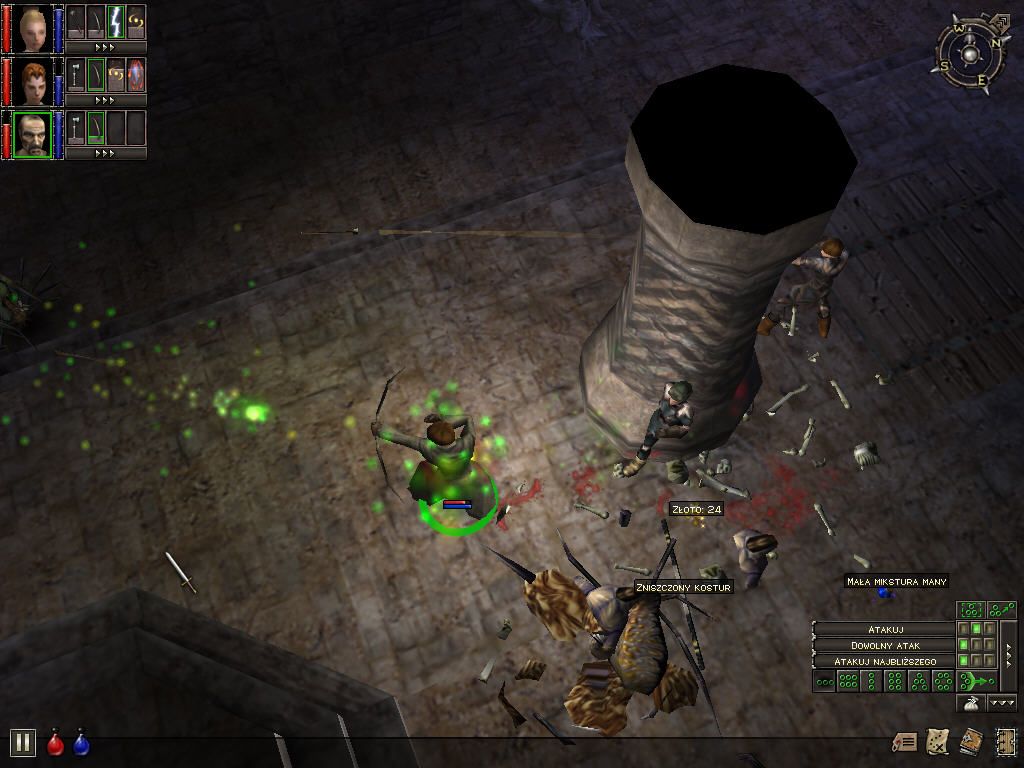
Task: Choose the red-haired character's fire spell slot
Action: click(x=136, y=75)
